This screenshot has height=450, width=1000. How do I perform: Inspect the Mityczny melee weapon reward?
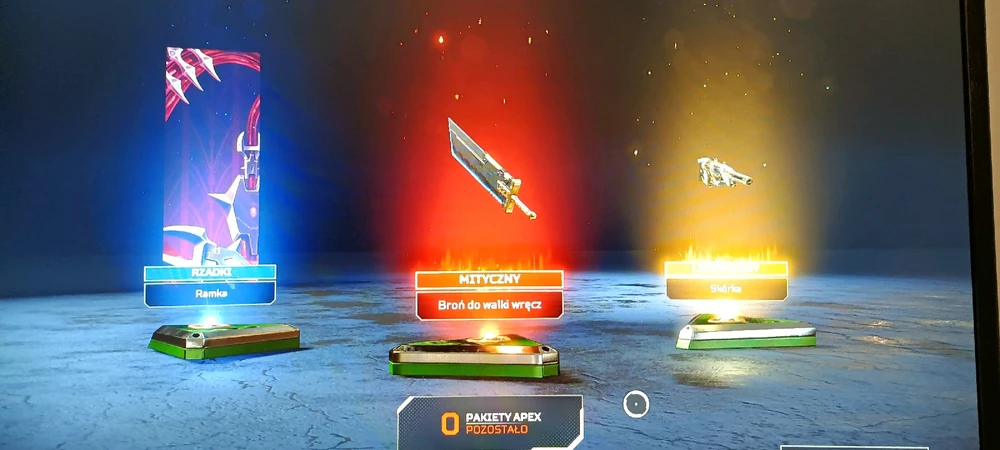pyautogui.click(x=490, y=168)
